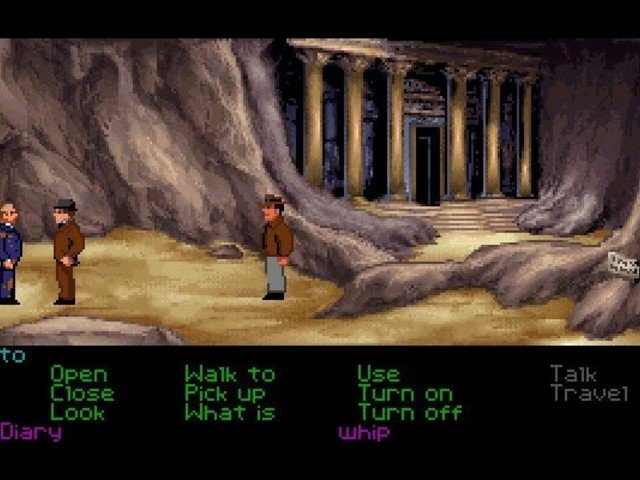
Task: Select the Open verb
Action: pos(78,374)
